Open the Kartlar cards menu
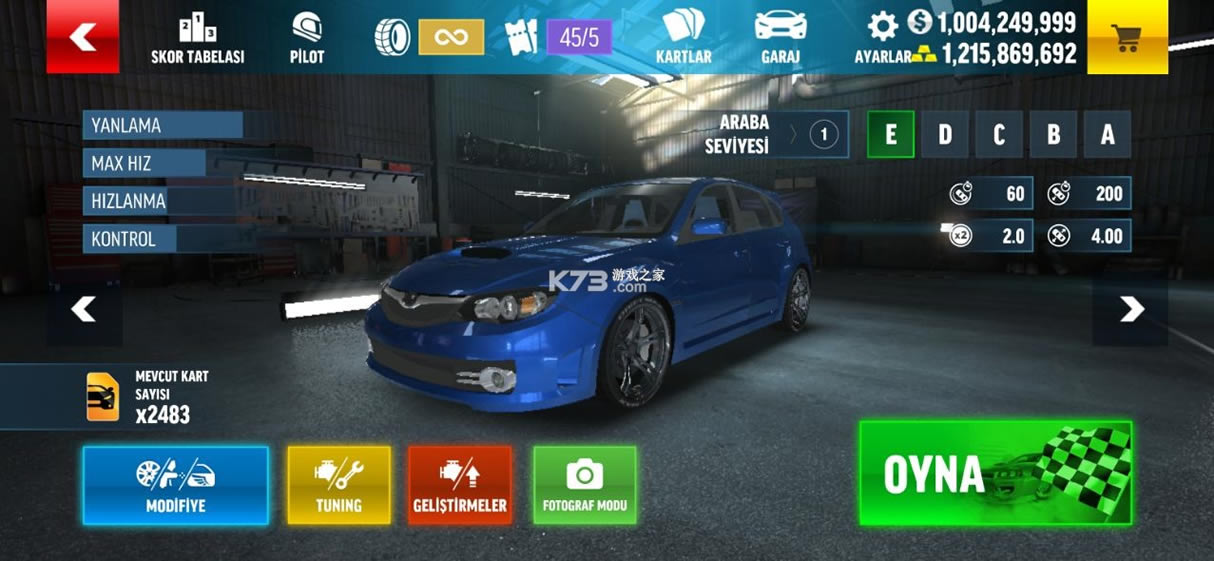This screenshot has width=1214, height=561. click(683, 38)
